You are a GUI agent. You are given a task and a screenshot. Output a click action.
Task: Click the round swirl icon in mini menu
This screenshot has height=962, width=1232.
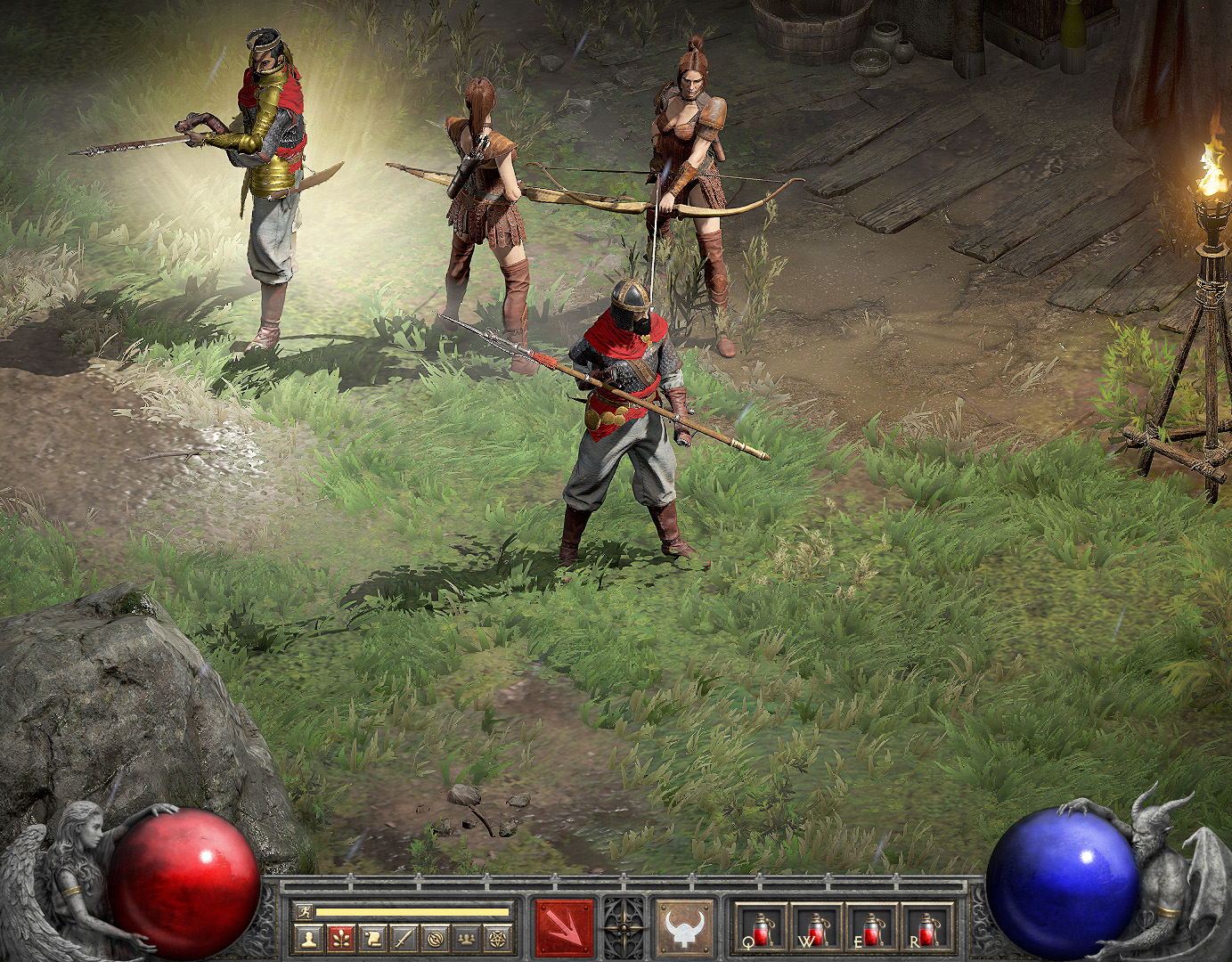click(x=435, y=938)
